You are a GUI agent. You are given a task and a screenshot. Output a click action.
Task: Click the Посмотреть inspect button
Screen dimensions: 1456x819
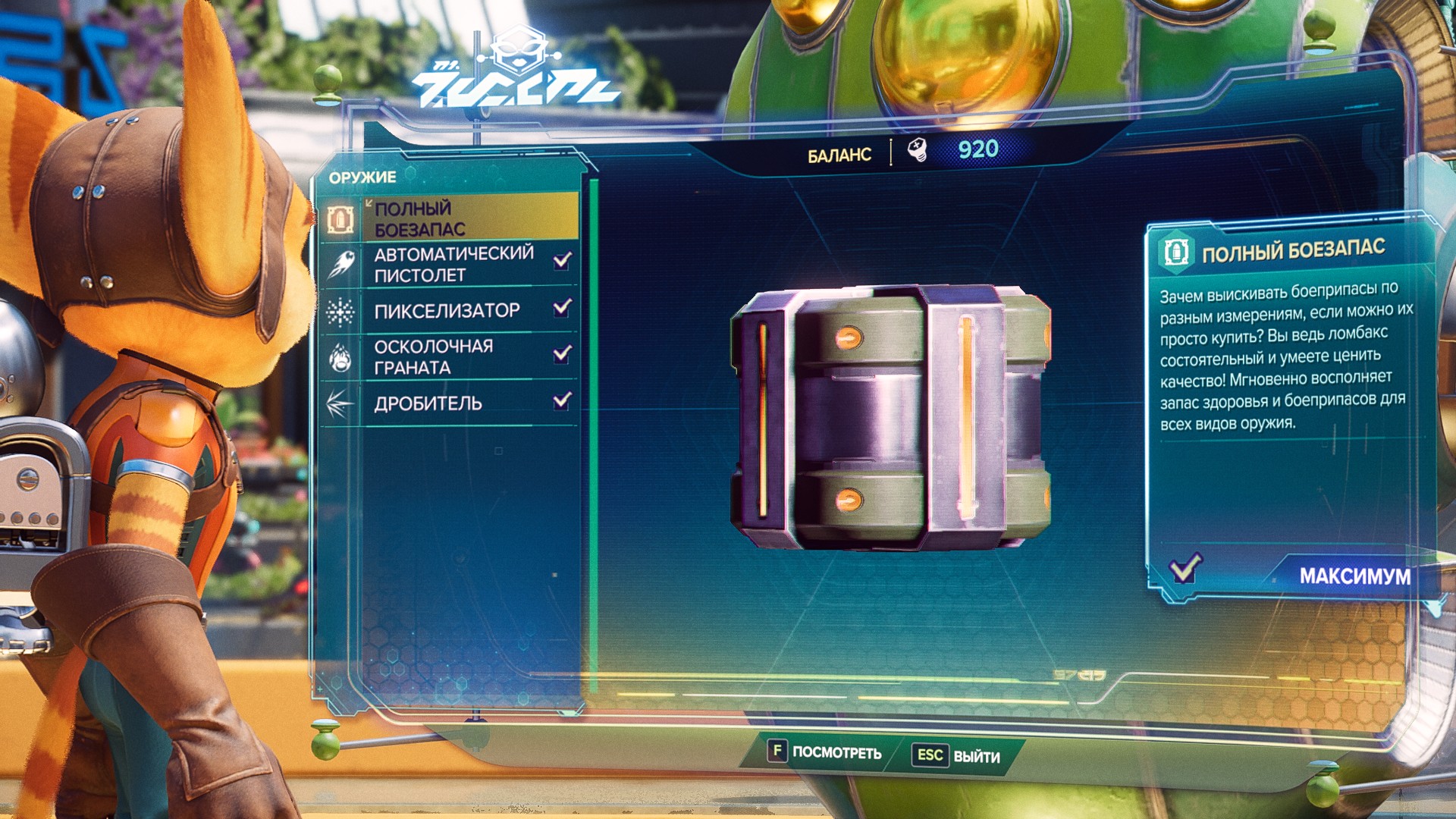coord(825,752)
